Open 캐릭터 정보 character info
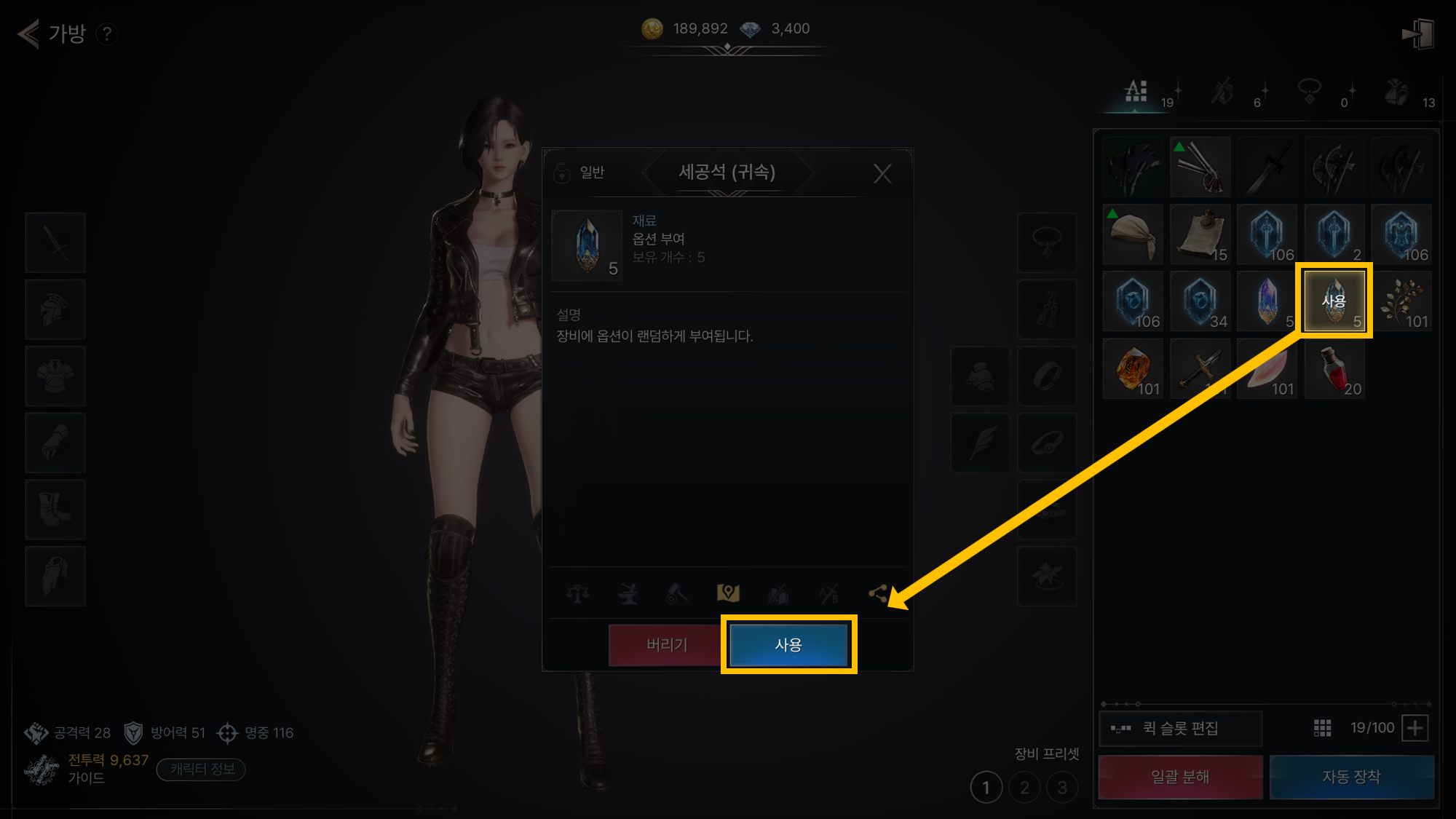This screenshot has width=1456, height=819. click(x=202, y=769)
